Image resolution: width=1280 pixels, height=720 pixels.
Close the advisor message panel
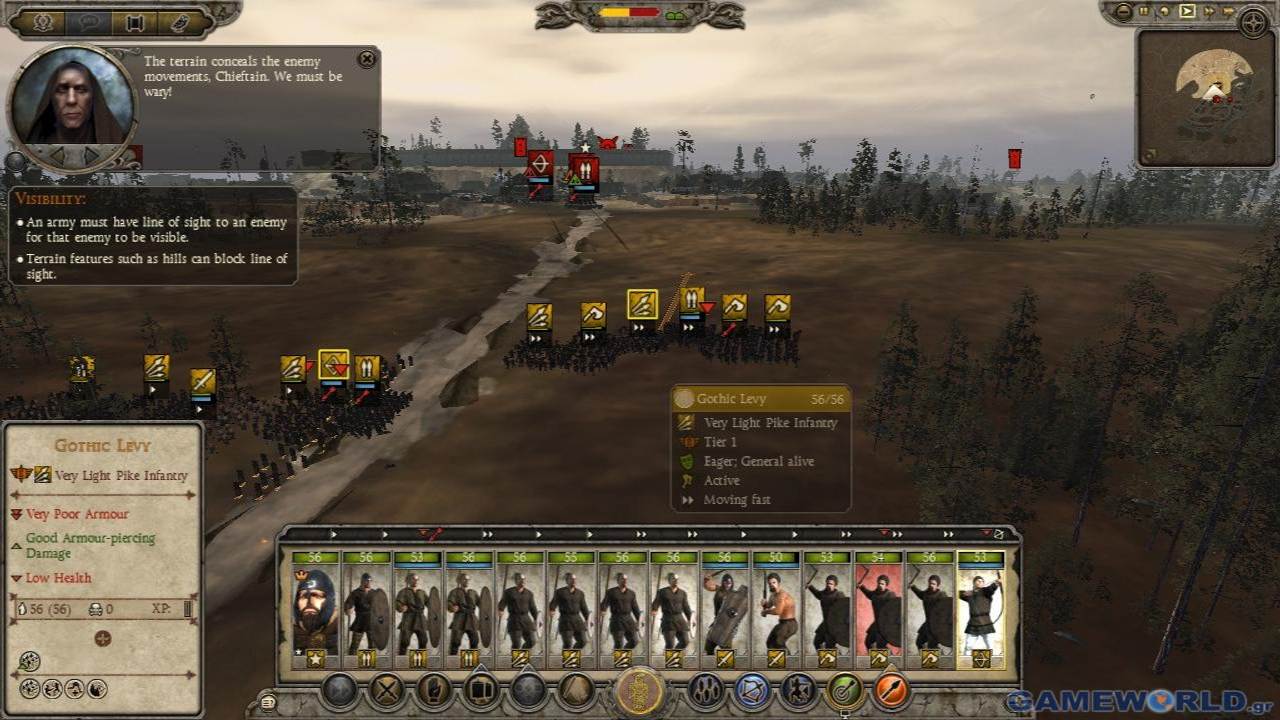[x=367, y=59]
